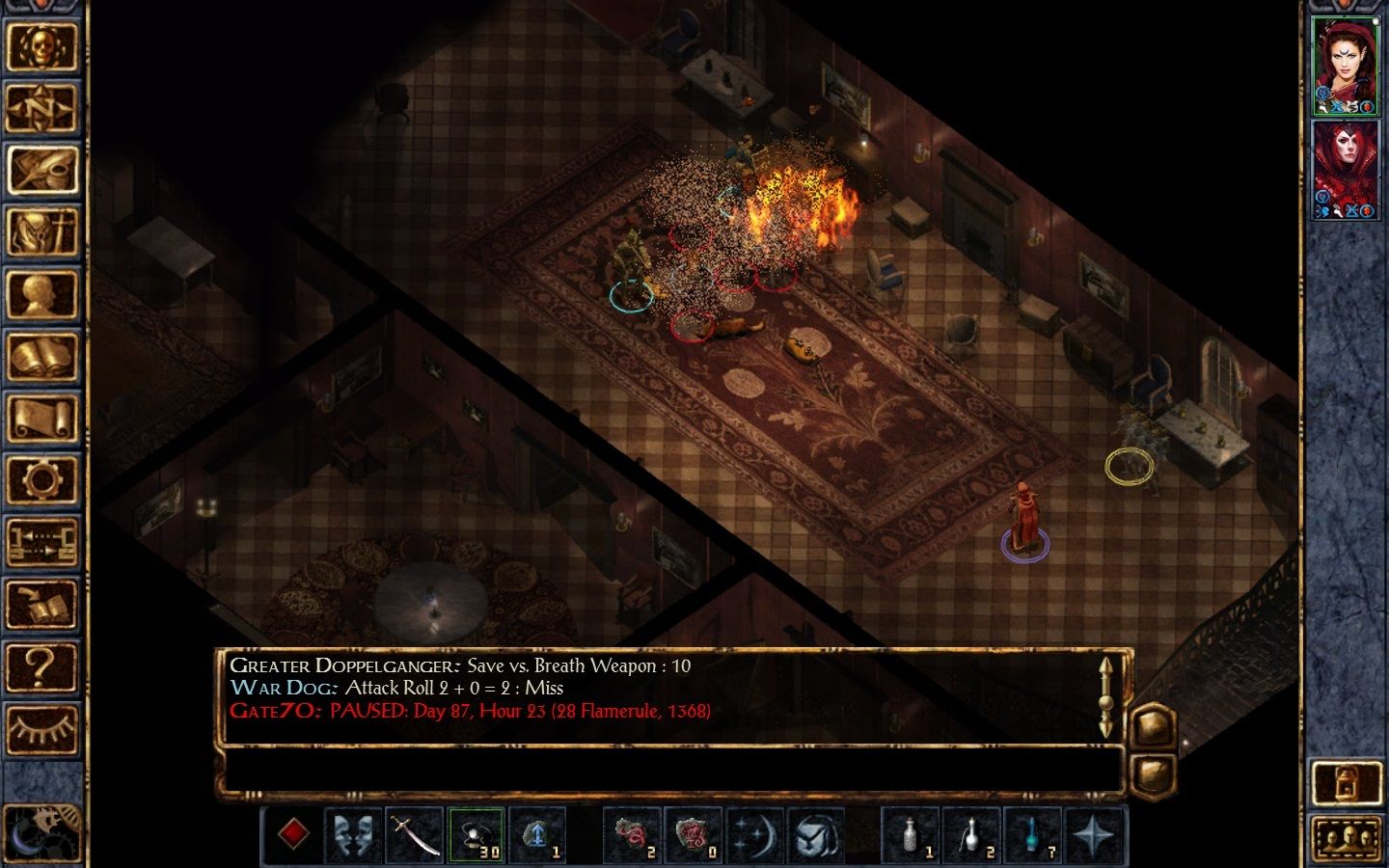Select all party members button

(x=1347, y=837)
